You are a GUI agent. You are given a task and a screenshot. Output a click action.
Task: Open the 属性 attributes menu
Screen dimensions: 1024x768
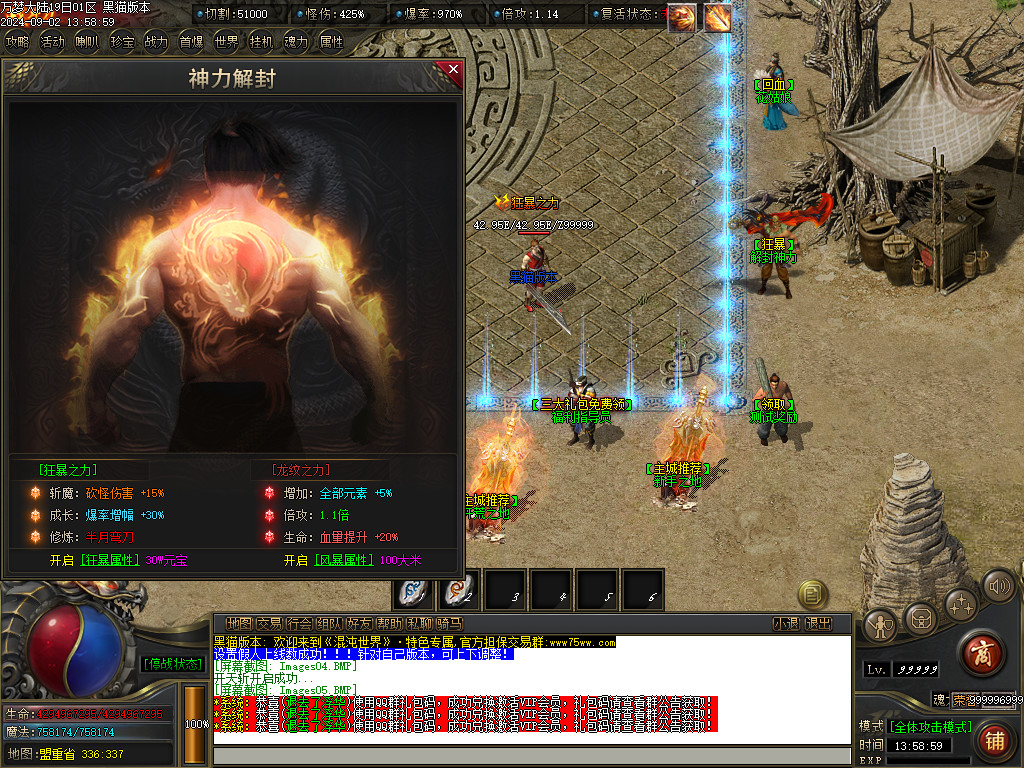pos(331,42)
